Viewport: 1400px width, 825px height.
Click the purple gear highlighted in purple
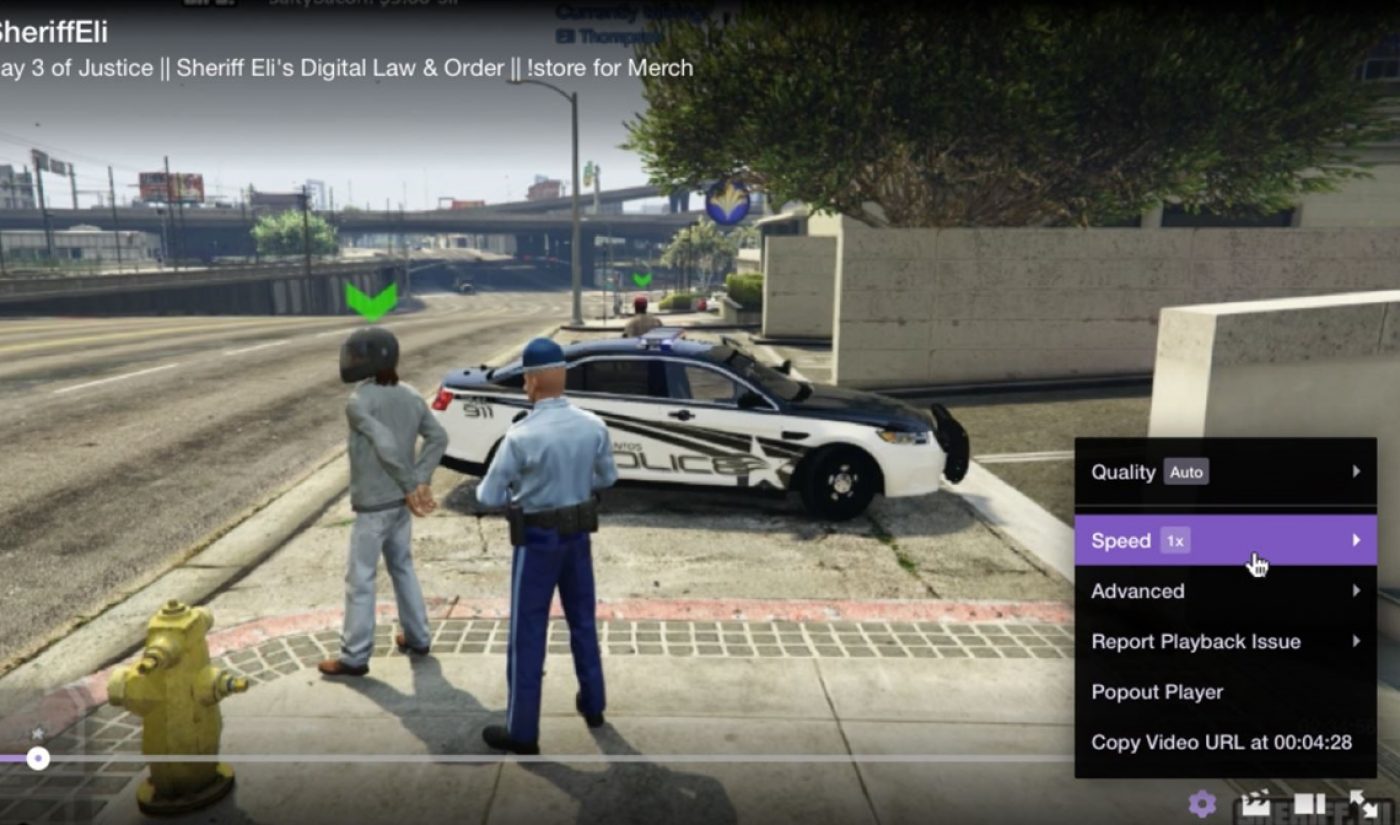pyautogui.click(x=1203, y=804)
